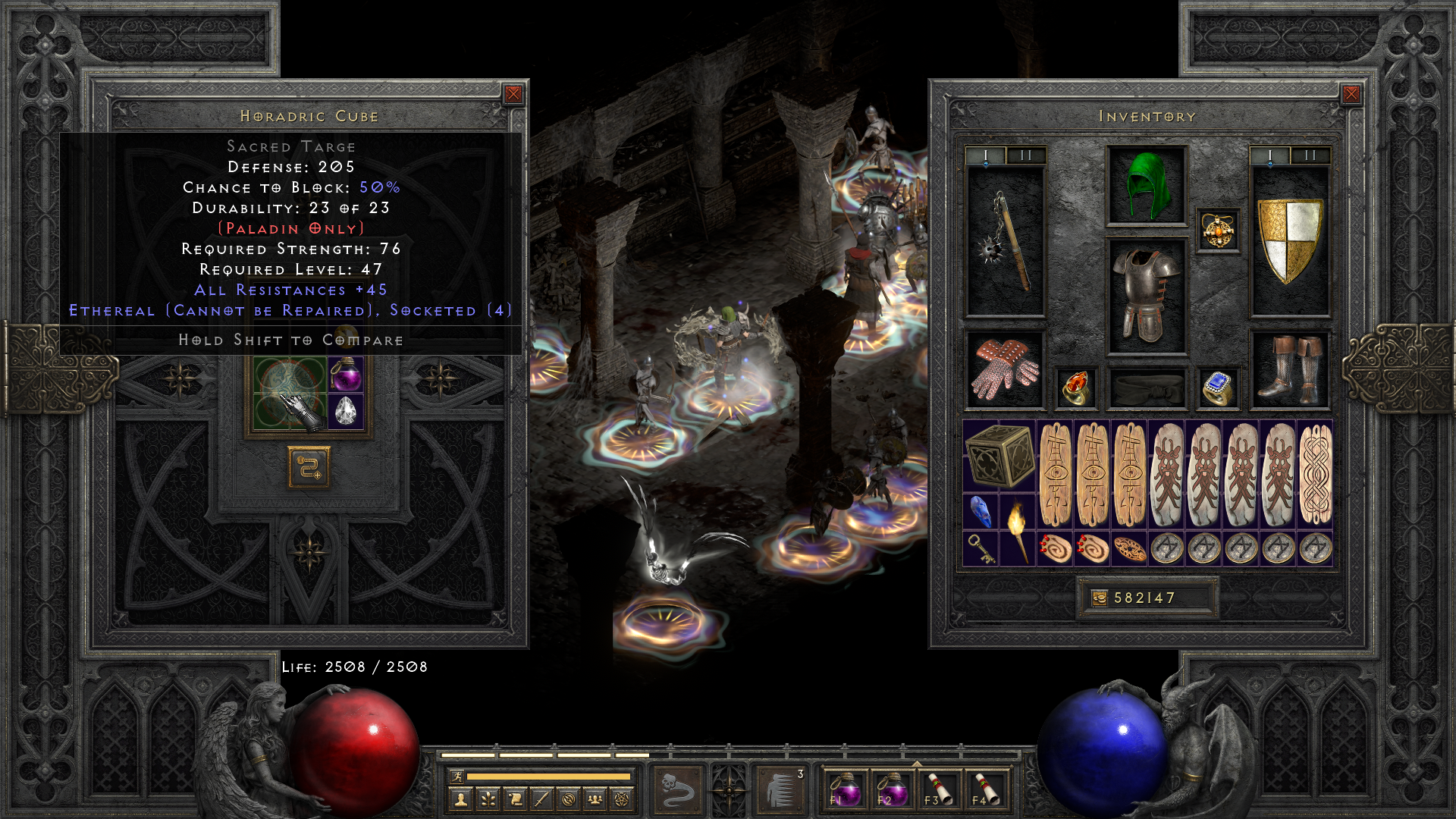Open the party screen mini-panel icon
This screenshot has width=1456, height=819.
[x=596, y=799]
